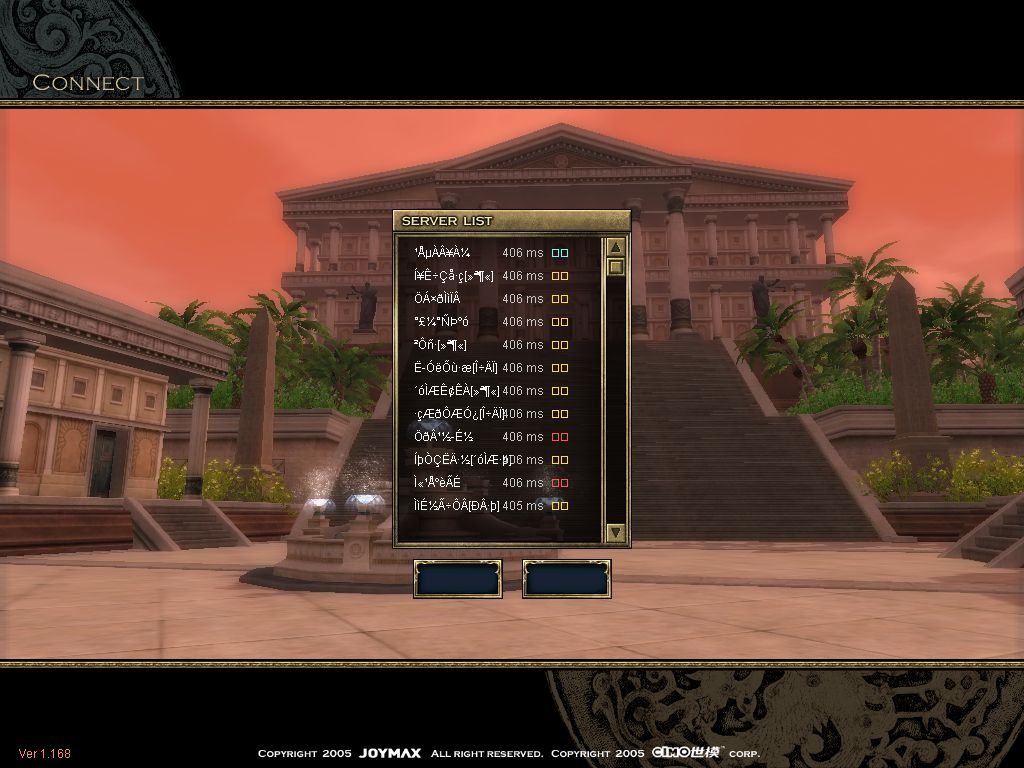
Task: Click the server list scroll-up arrow
Action: [x=616, y=247]
